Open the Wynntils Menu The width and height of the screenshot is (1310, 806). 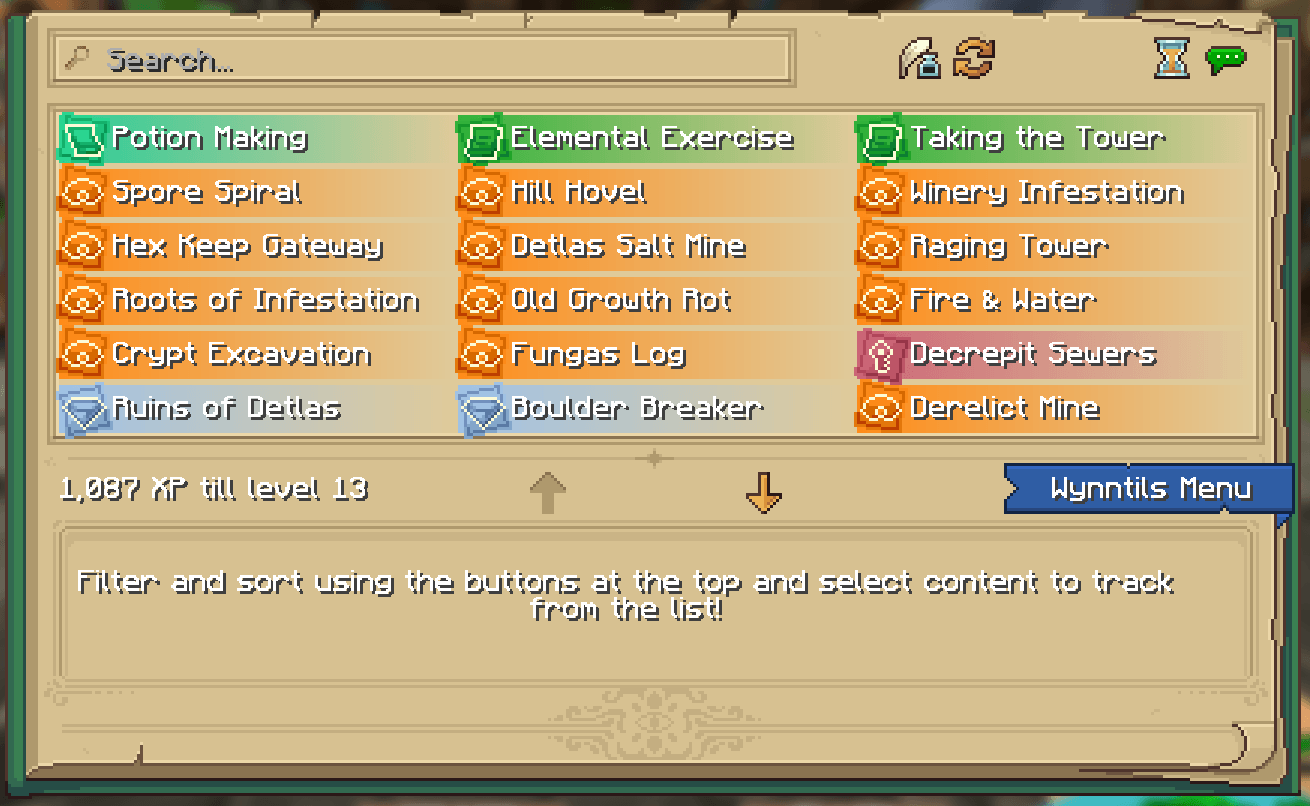click(1148, 488)
